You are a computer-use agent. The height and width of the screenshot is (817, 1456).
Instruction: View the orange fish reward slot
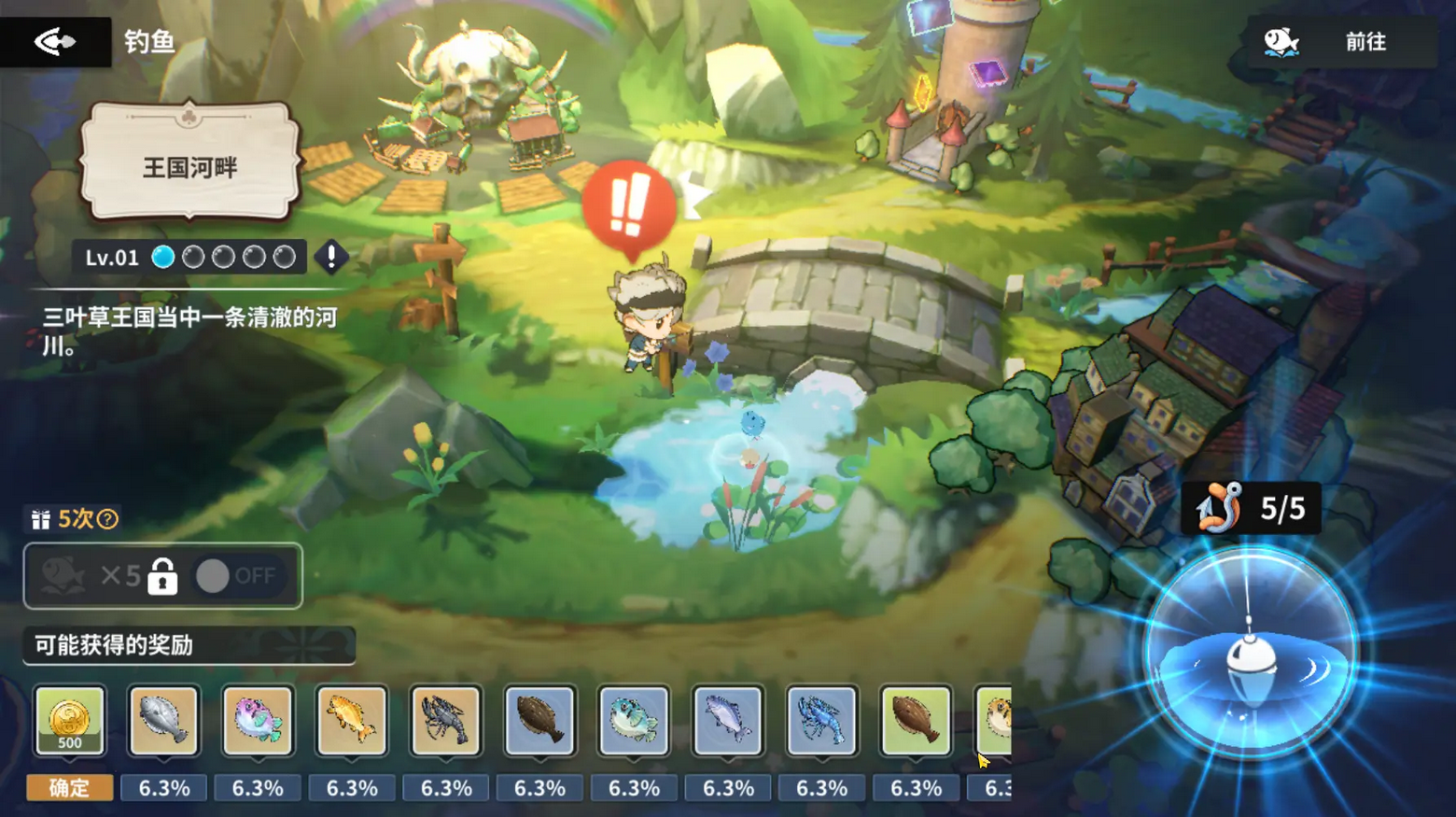(352, 720)
